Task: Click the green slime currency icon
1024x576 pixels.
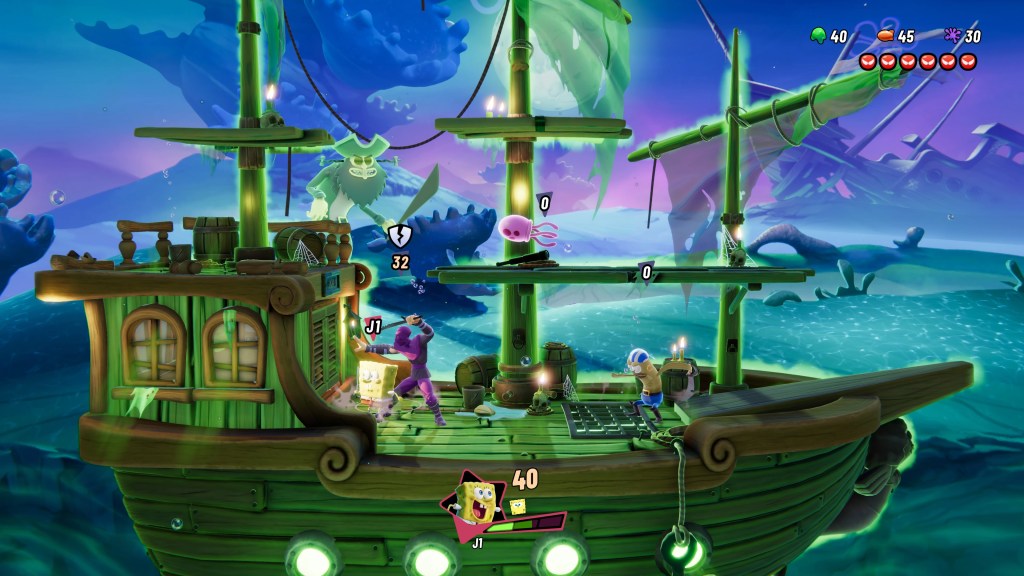Action: point(817,36)
